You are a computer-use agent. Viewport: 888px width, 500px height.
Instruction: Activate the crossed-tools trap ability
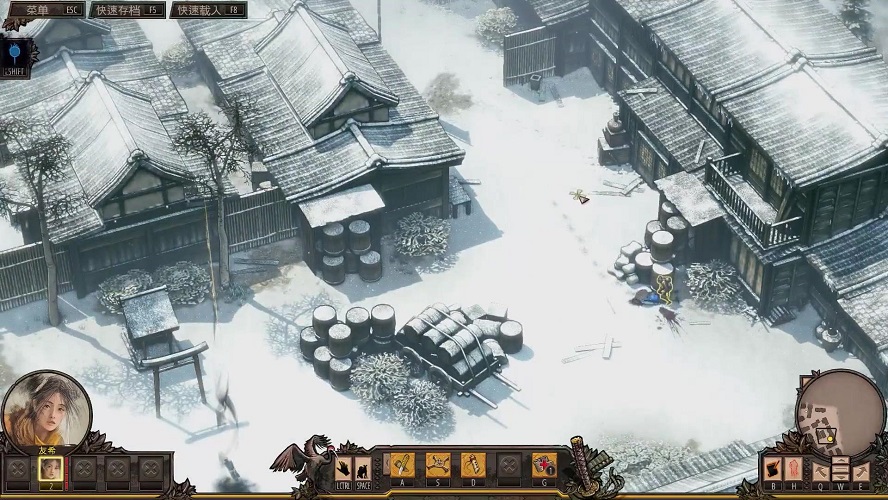[437, 464]
